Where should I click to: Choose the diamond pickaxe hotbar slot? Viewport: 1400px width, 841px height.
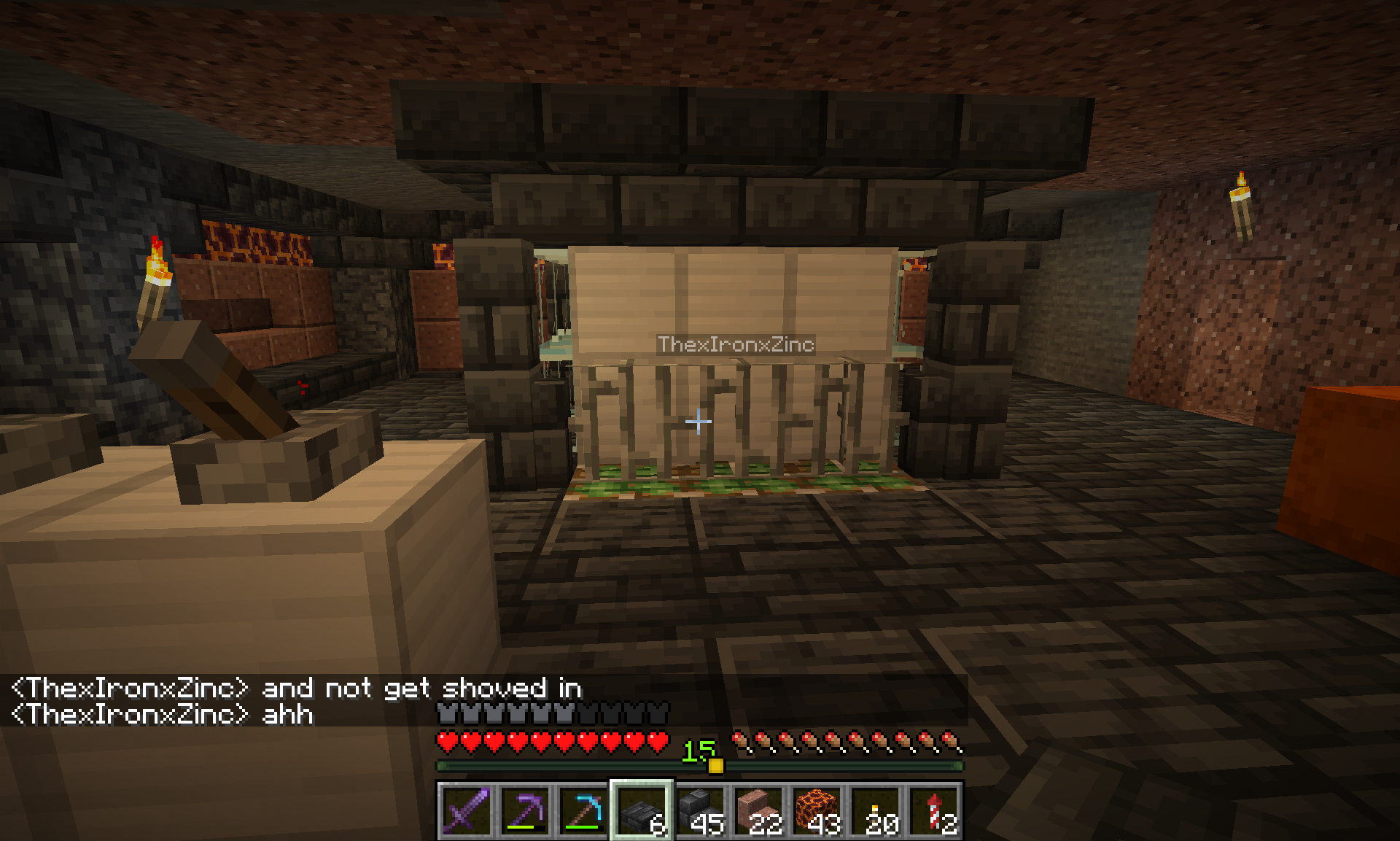coord(583,810)
